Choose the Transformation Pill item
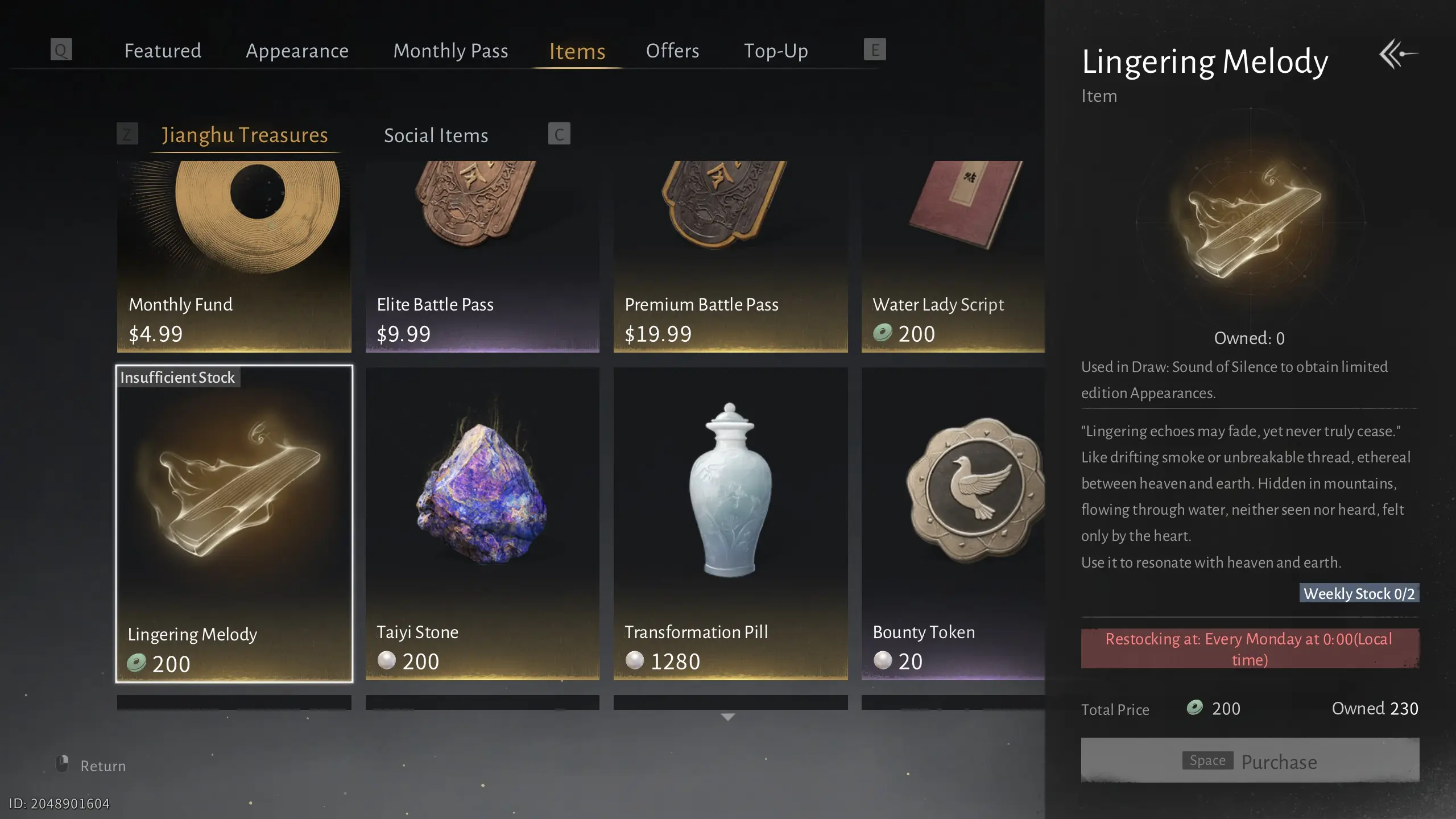The width and height of the screenshot is (1456, 819). [730, 523]
